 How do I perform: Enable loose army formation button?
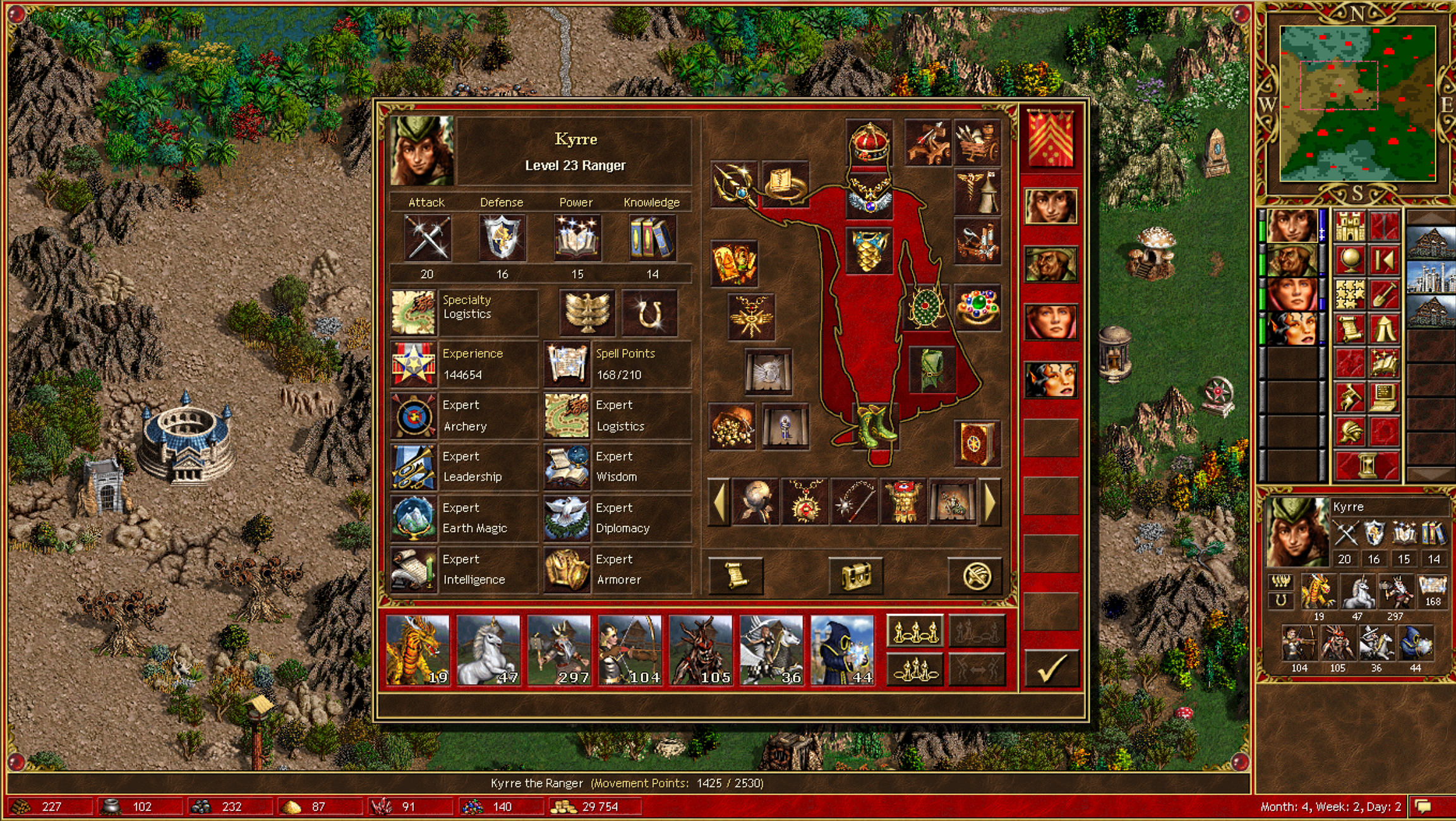click(x=915, y=632)
